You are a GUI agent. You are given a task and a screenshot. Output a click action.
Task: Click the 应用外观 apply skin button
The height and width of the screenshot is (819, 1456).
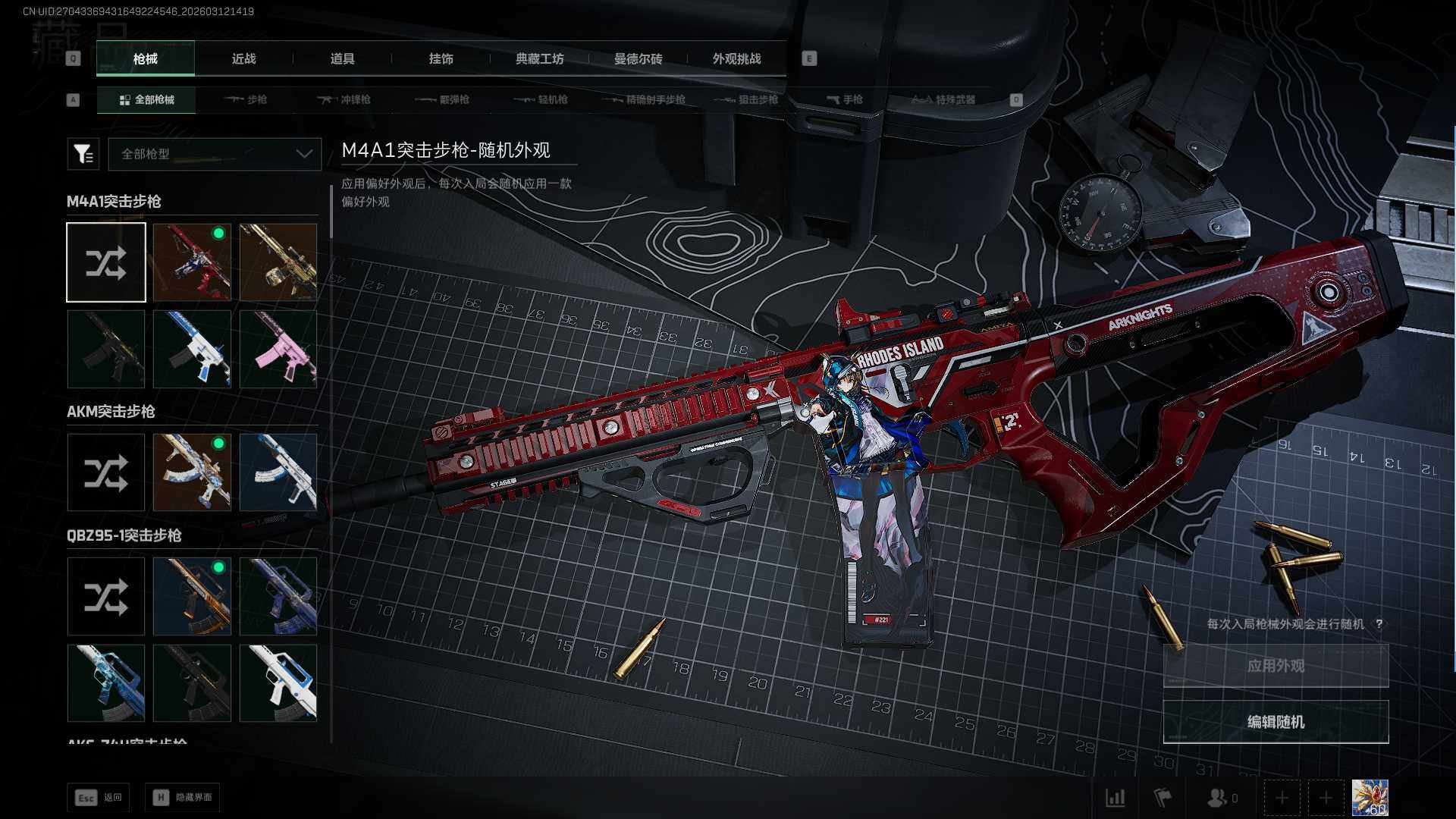(x=1276, y=666)
